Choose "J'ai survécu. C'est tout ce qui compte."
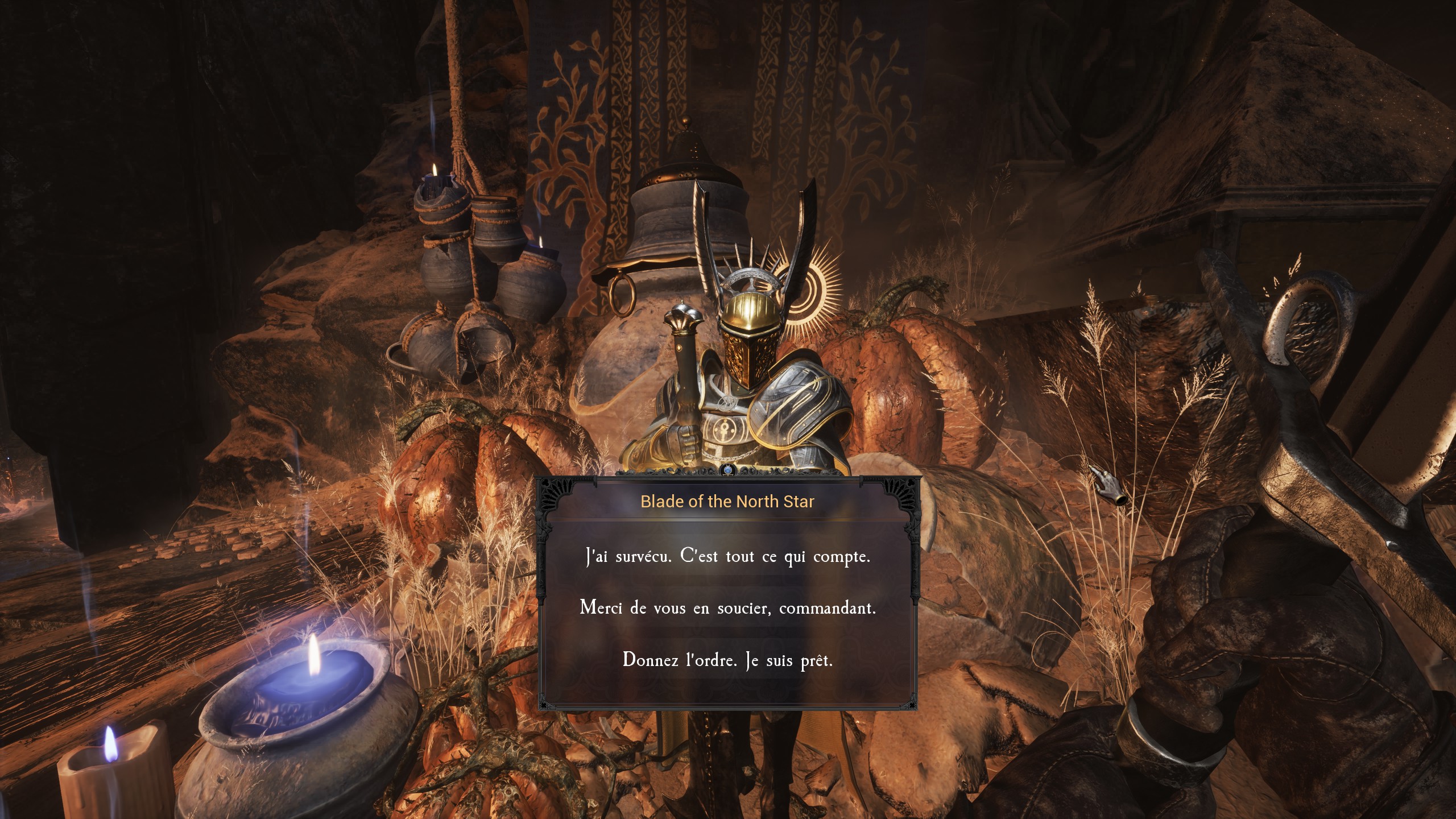Screen dimensions: 1456x819 (727, 556)
